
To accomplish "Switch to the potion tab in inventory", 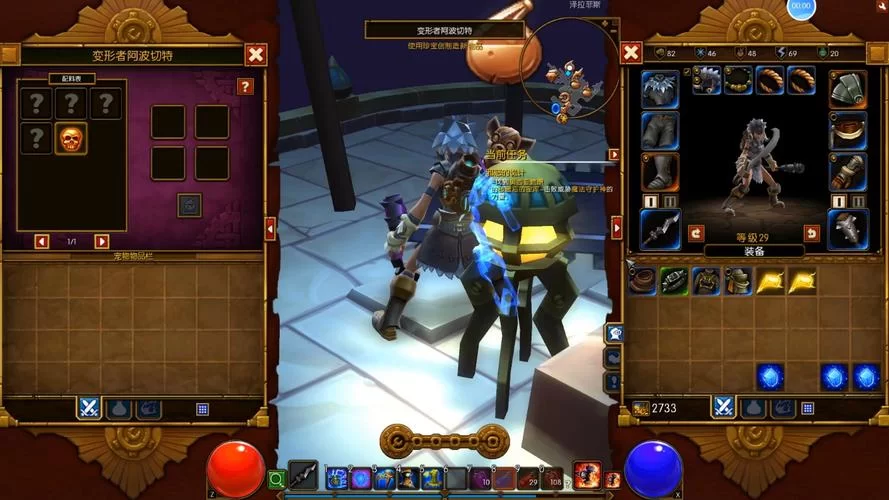I will click(753, 408).
